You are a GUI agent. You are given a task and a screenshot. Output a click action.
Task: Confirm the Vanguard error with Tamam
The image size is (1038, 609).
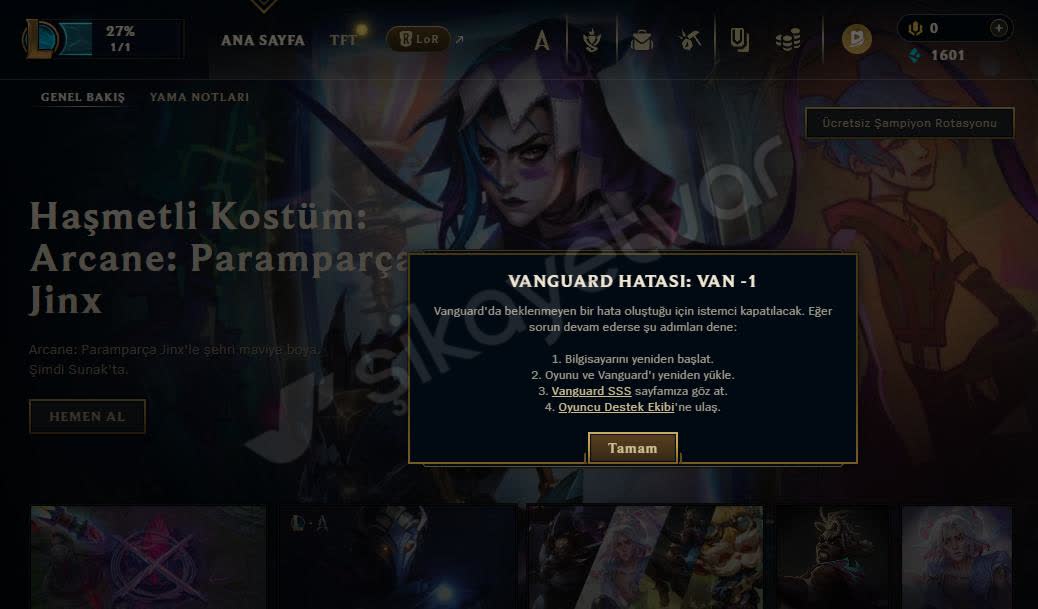click(632, 448)
